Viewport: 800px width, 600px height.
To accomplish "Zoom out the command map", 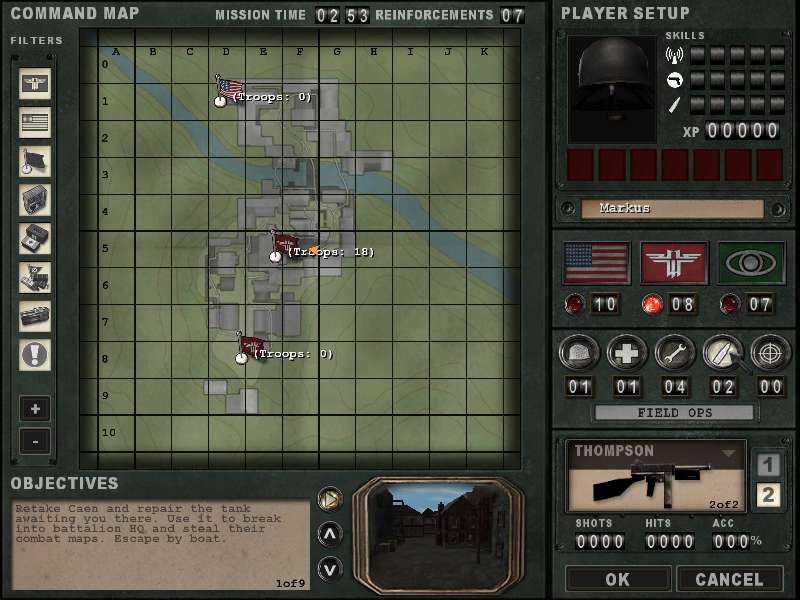I will pyautogui.click(x=35, y=440).
